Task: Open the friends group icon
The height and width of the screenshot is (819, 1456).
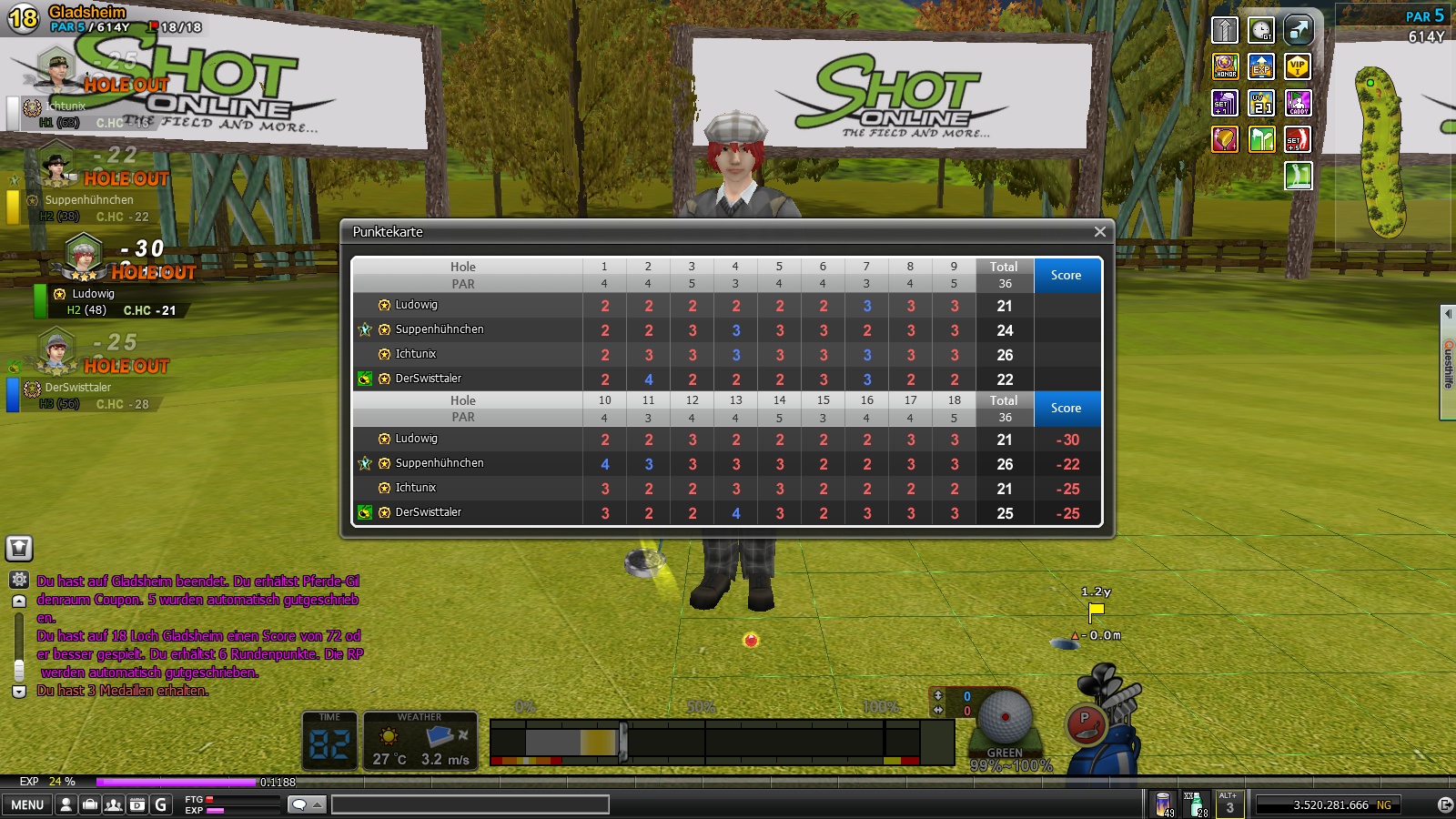Action: [x=114, y=804]
